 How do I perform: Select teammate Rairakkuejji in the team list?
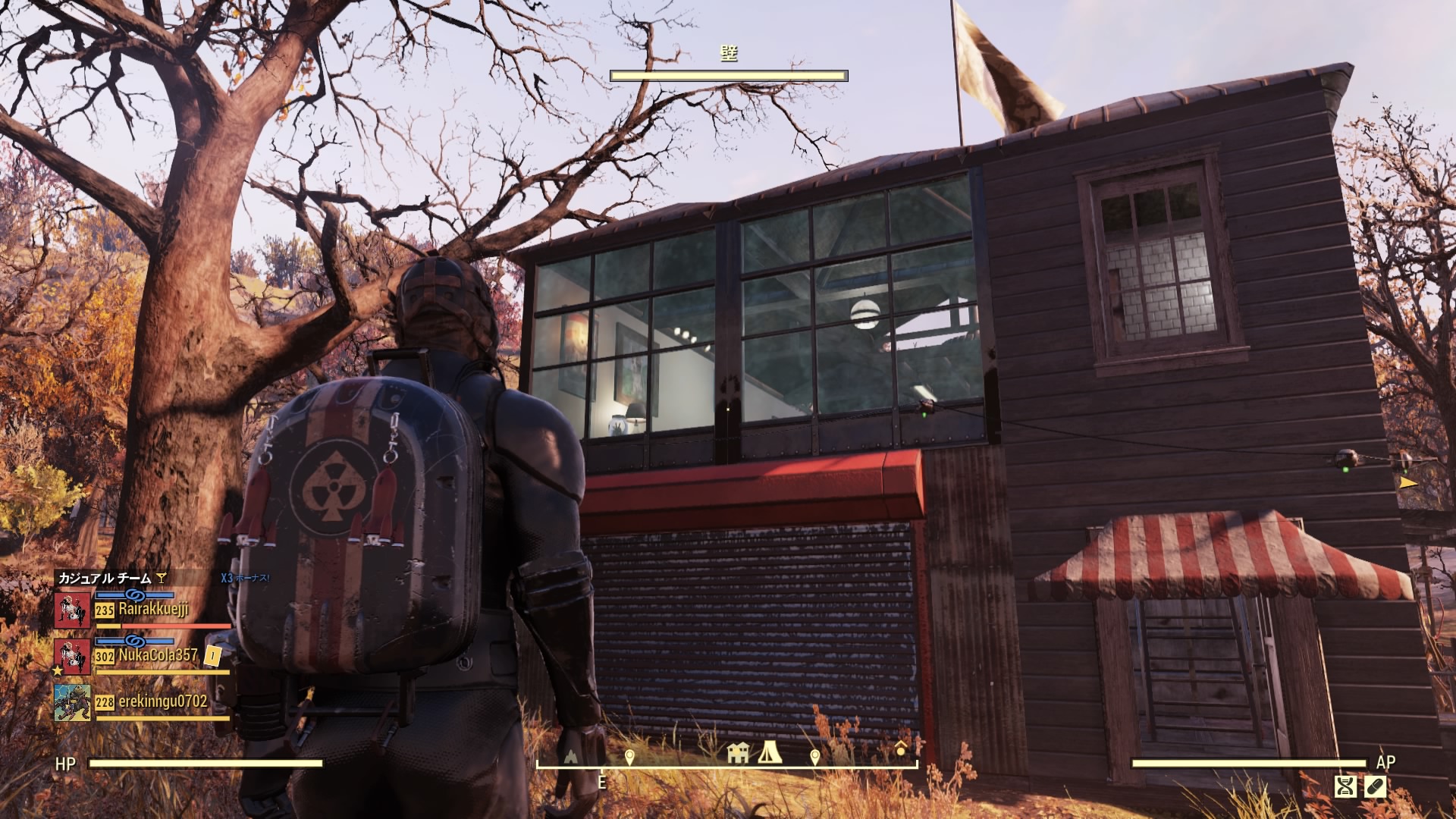point(153,609)
